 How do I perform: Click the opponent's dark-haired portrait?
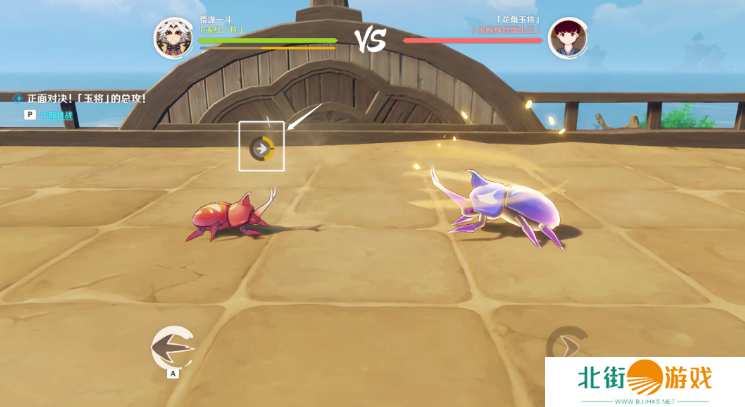click(x=566, y=38)
